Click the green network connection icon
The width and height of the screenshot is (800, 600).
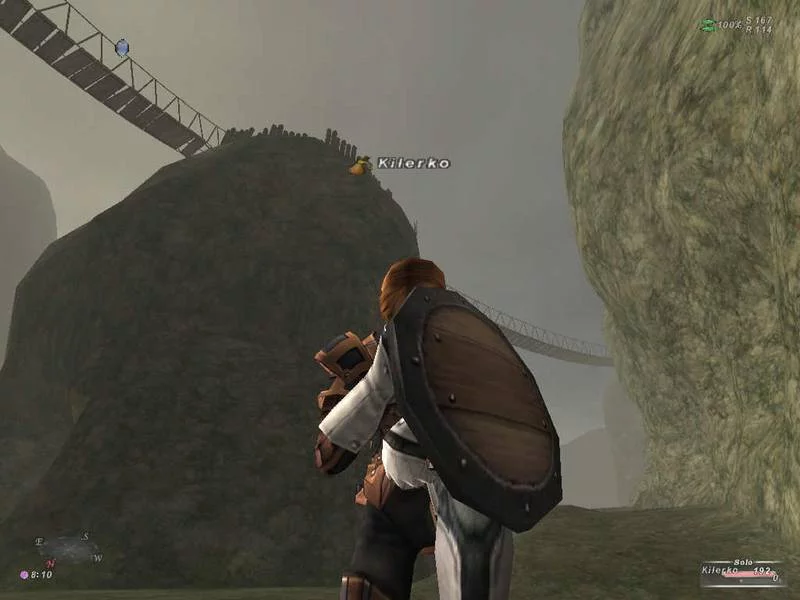708,25
